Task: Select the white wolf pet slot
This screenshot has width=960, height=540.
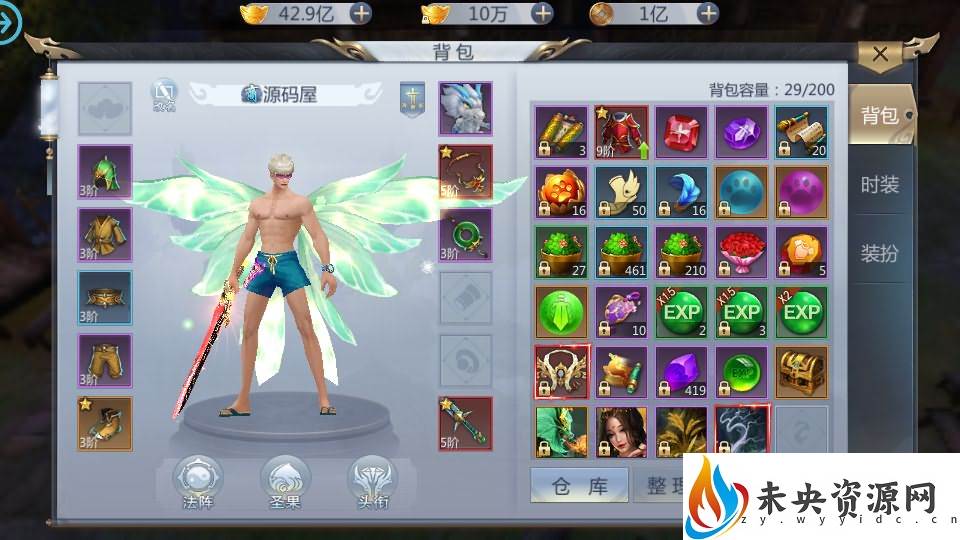Action: coord(465,109)
